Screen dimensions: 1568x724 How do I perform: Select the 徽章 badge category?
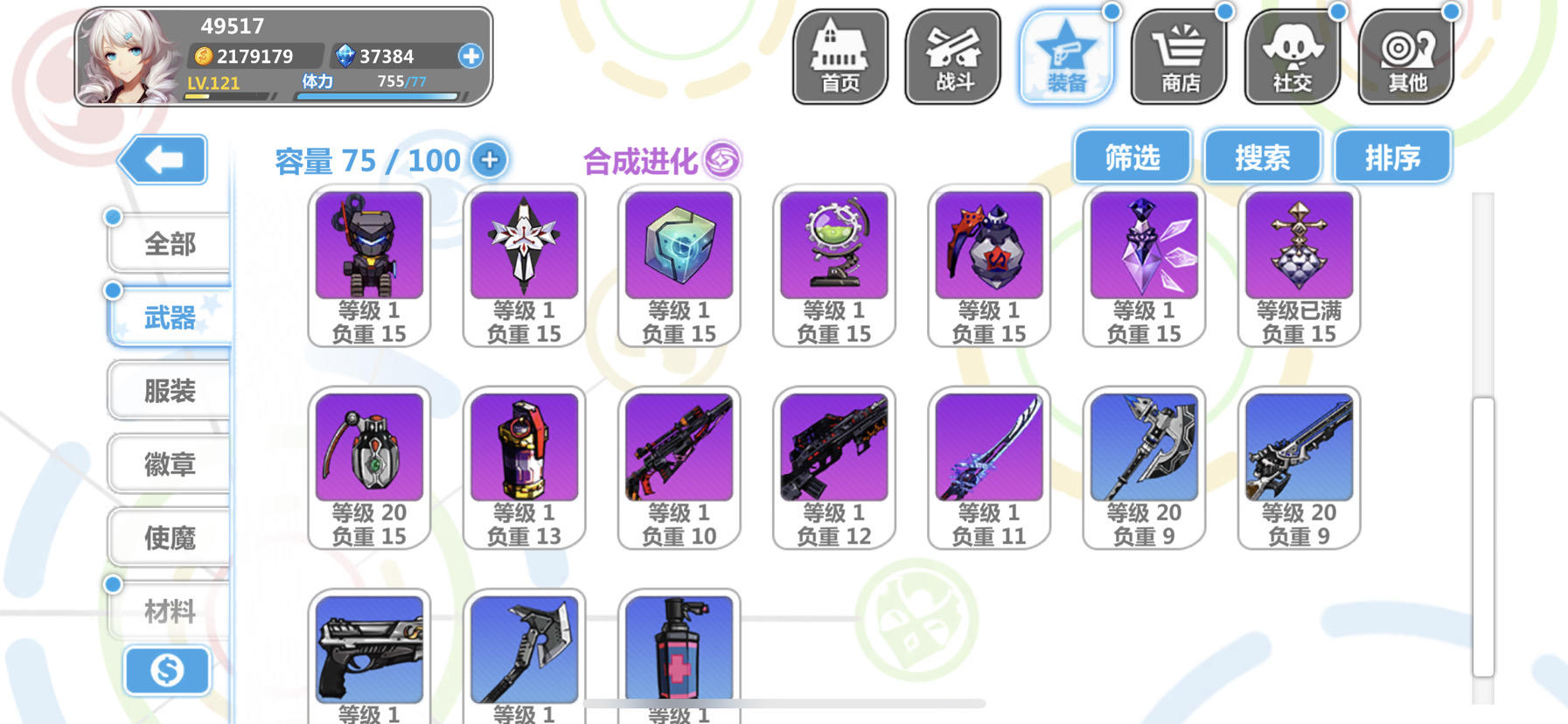pyautogui.click(x=171, y=463)
